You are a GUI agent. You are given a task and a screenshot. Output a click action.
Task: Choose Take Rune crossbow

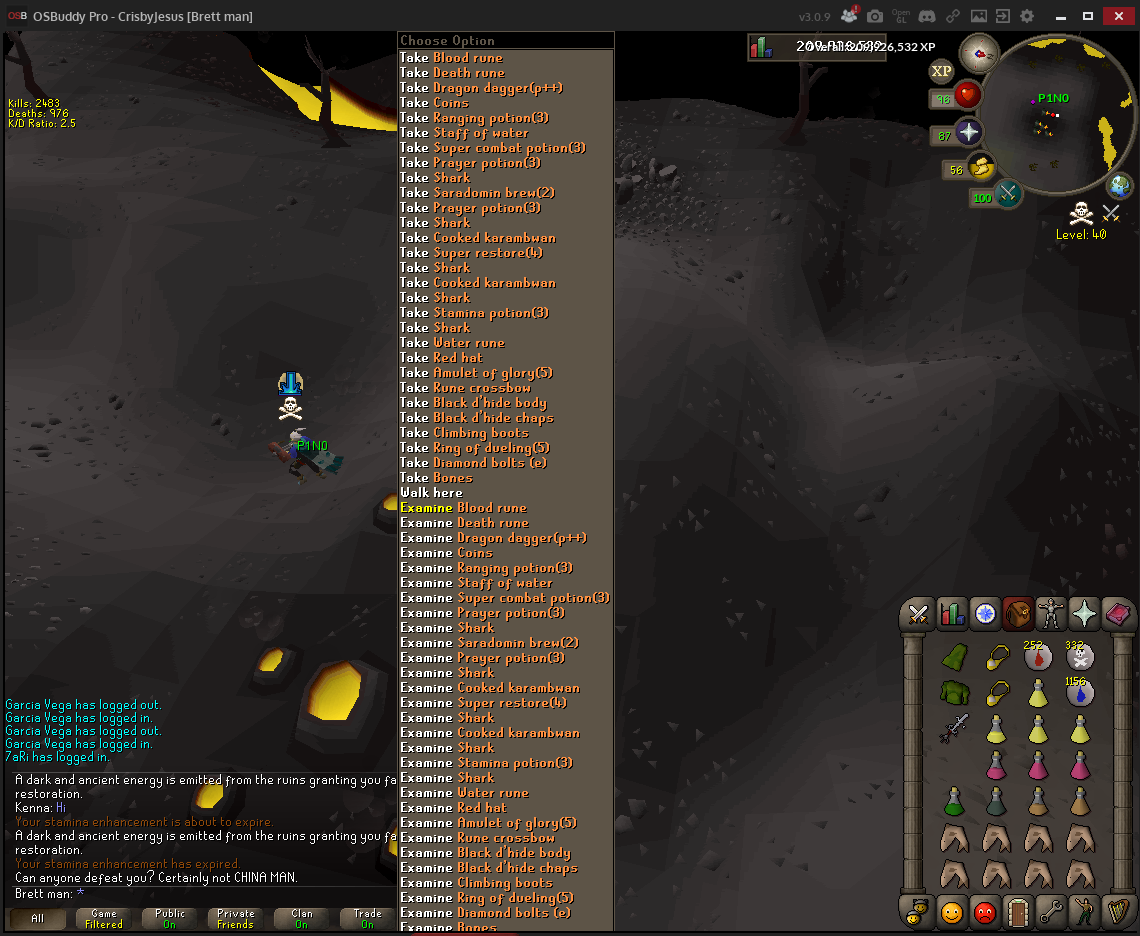(465, 388)
